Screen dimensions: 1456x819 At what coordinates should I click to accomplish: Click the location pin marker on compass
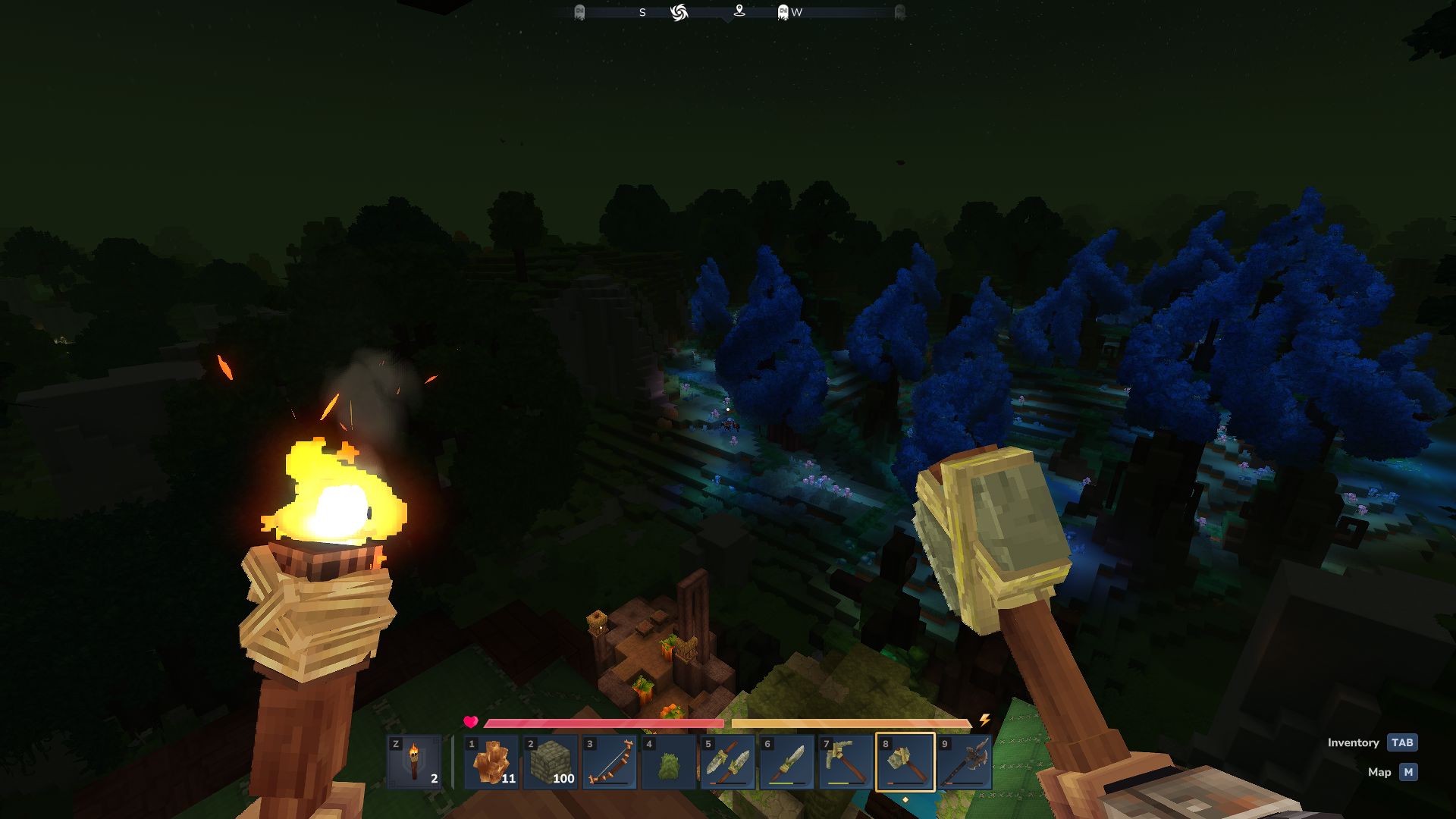[739, 11]
